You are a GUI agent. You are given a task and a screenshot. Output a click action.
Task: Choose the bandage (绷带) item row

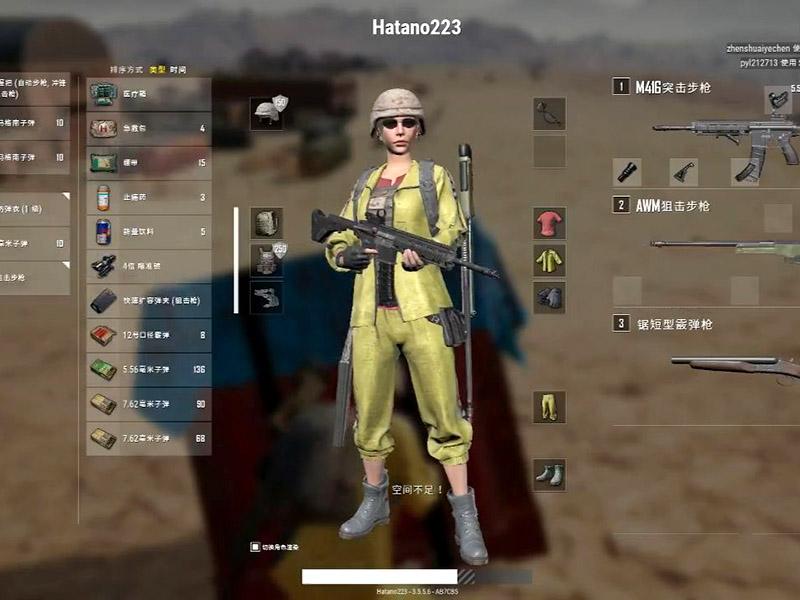(x=148, y=162)
